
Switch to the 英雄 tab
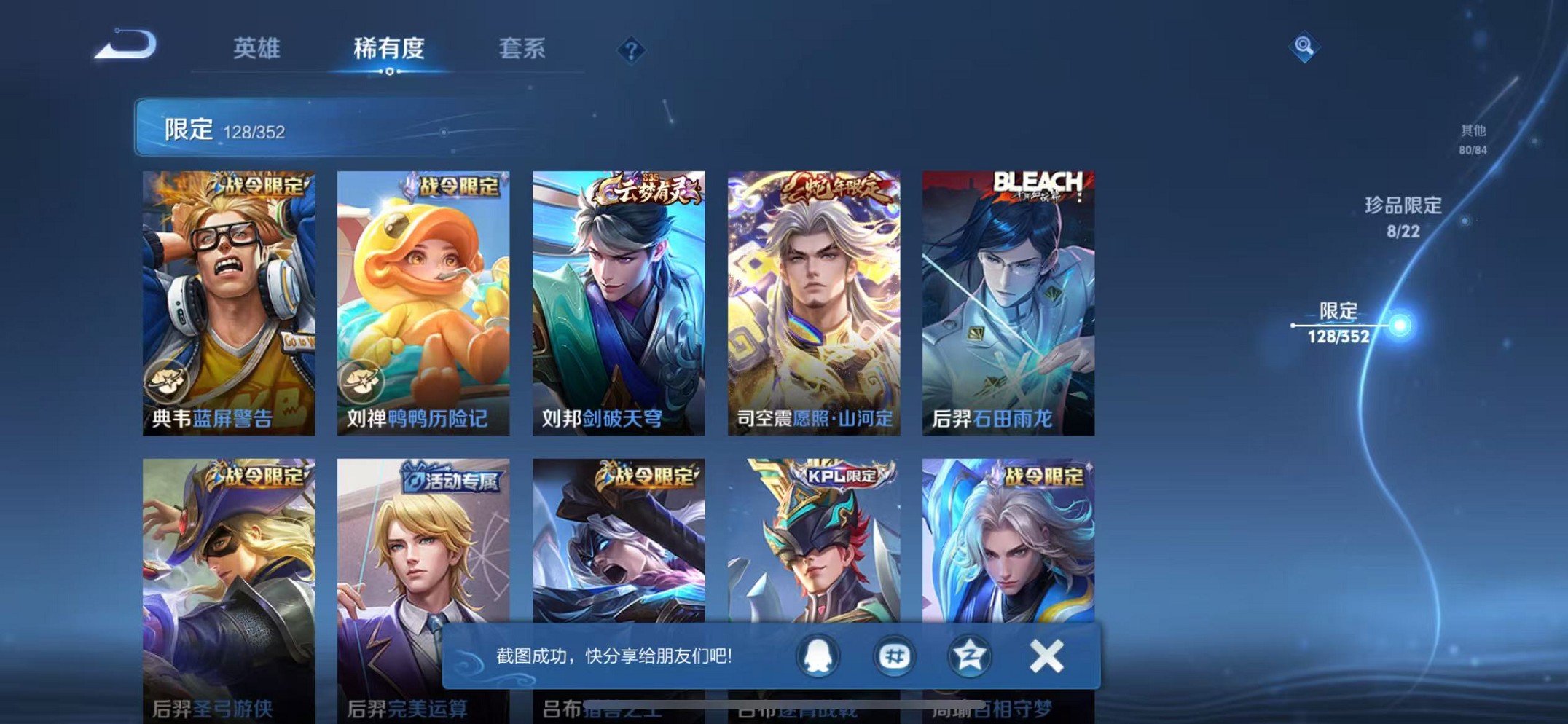256,49
